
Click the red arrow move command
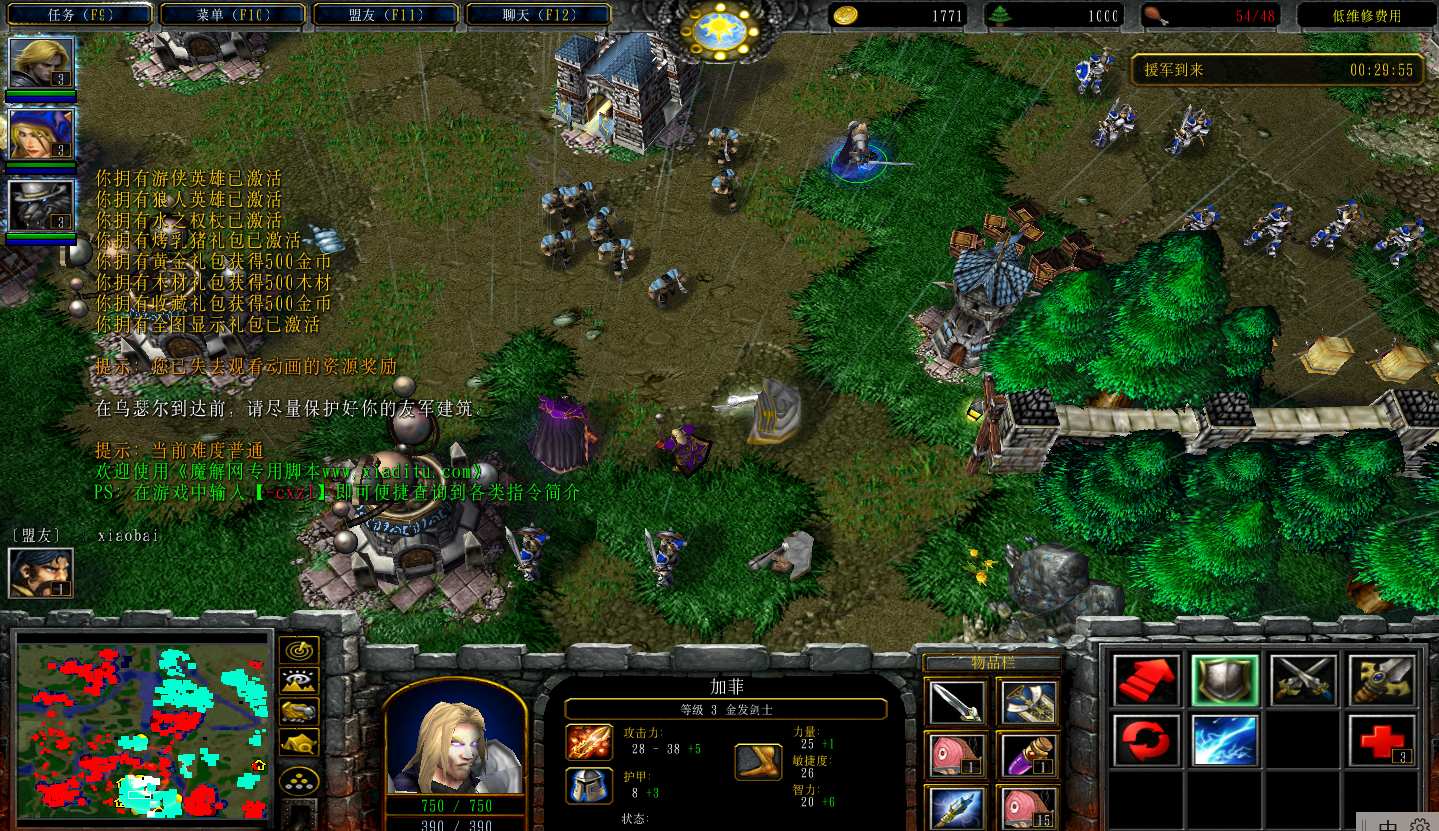click(1146, 681)
